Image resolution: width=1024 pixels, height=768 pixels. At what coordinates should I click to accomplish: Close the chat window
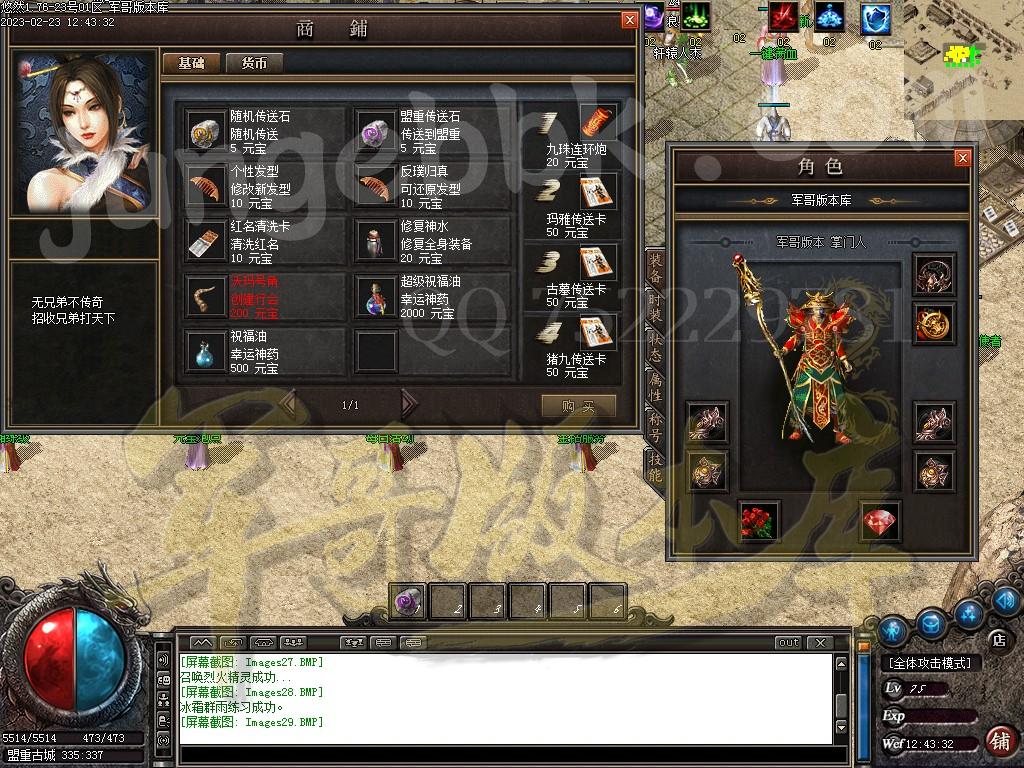click(819, 642)
